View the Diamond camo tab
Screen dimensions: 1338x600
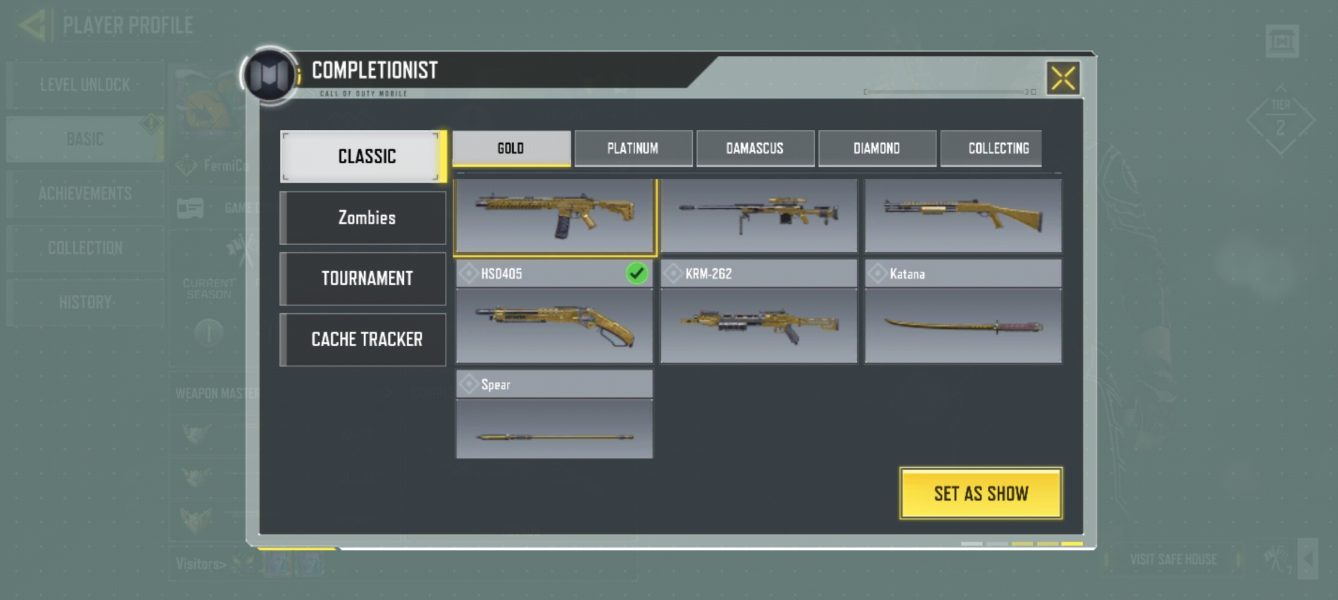coord(877,148)
